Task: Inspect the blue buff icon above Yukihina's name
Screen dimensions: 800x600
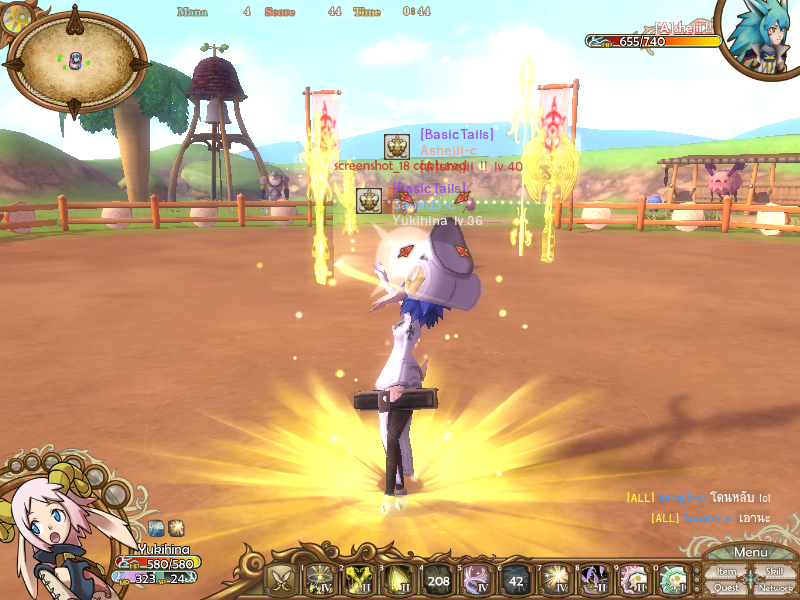Action: [x=157, y=527]
